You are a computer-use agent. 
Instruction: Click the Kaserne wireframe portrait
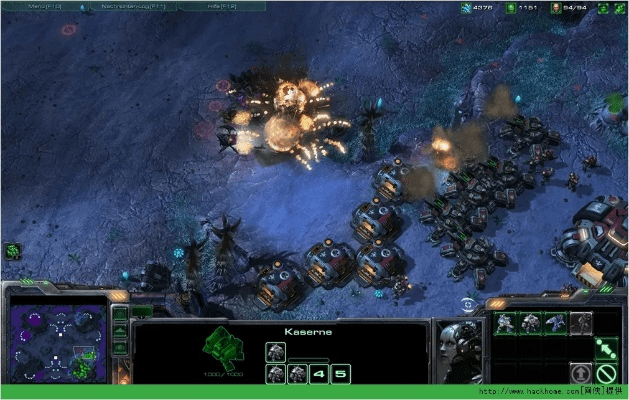point(220,350)
